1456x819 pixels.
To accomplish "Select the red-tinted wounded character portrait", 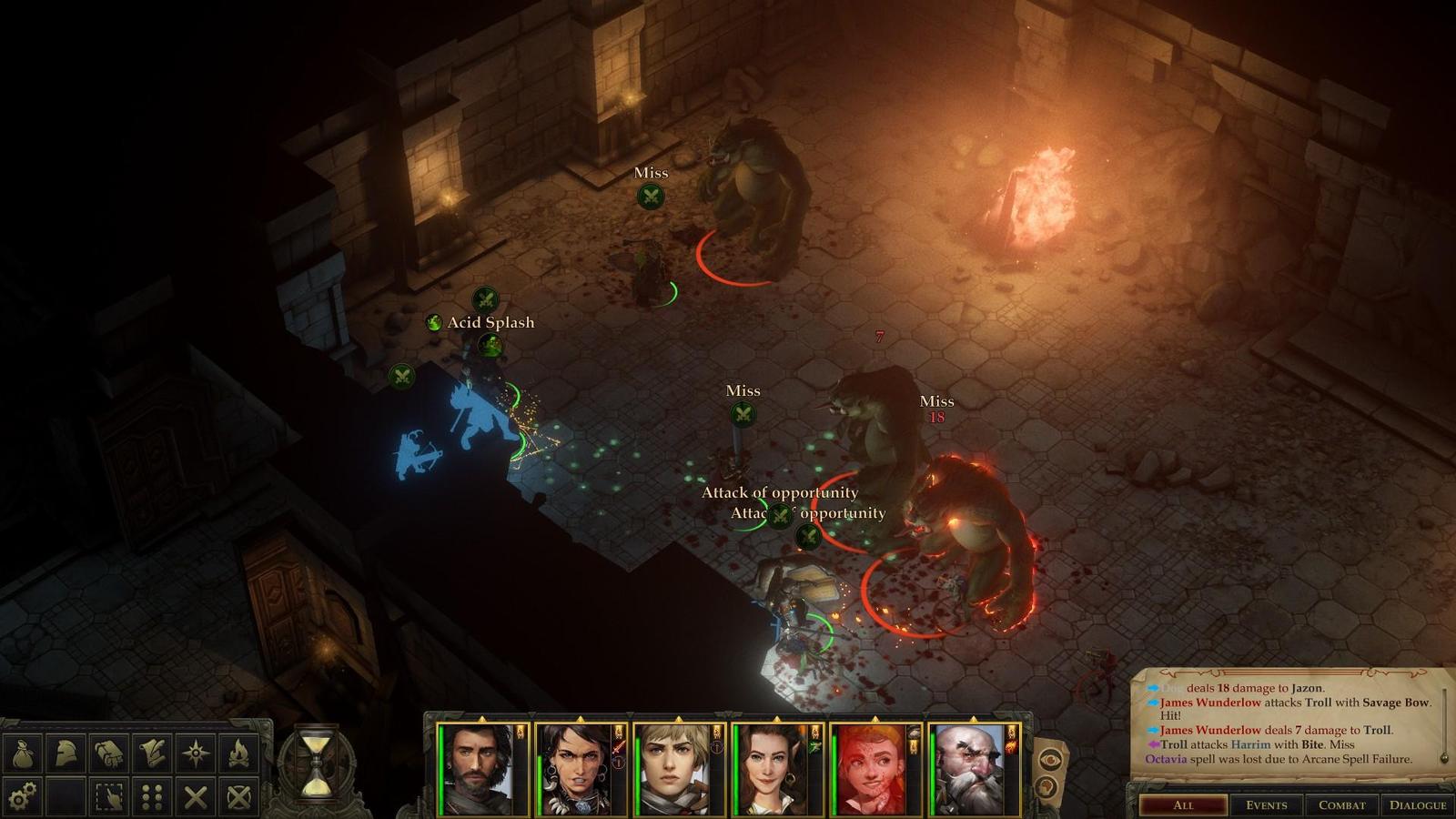I will click(x=872, y=770).
